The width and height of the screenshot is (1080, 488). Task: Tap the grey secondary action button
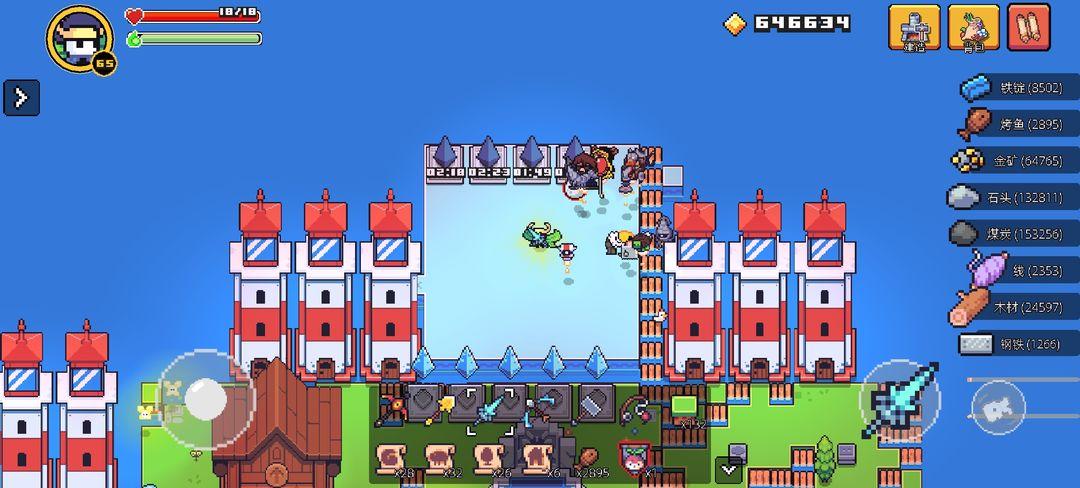[997, 408]
